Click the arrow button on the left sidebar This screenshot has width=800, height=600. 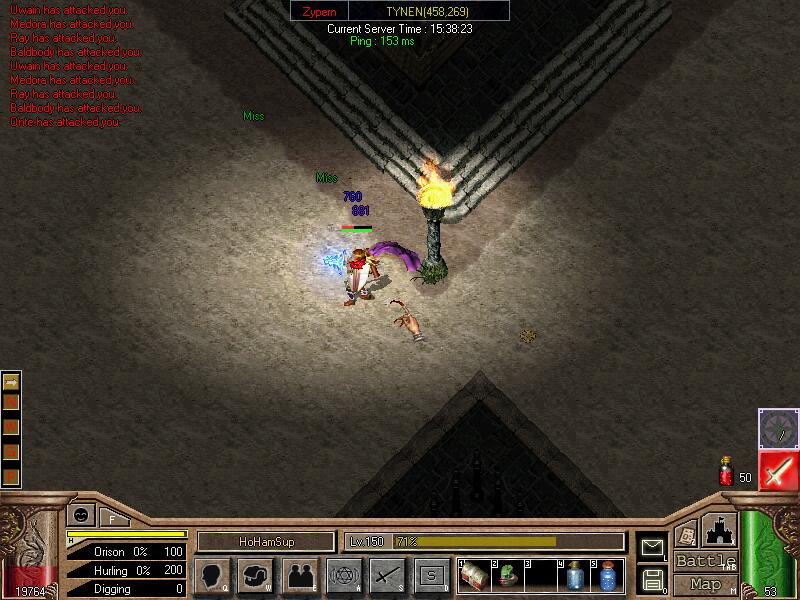[x=11, y=383]
